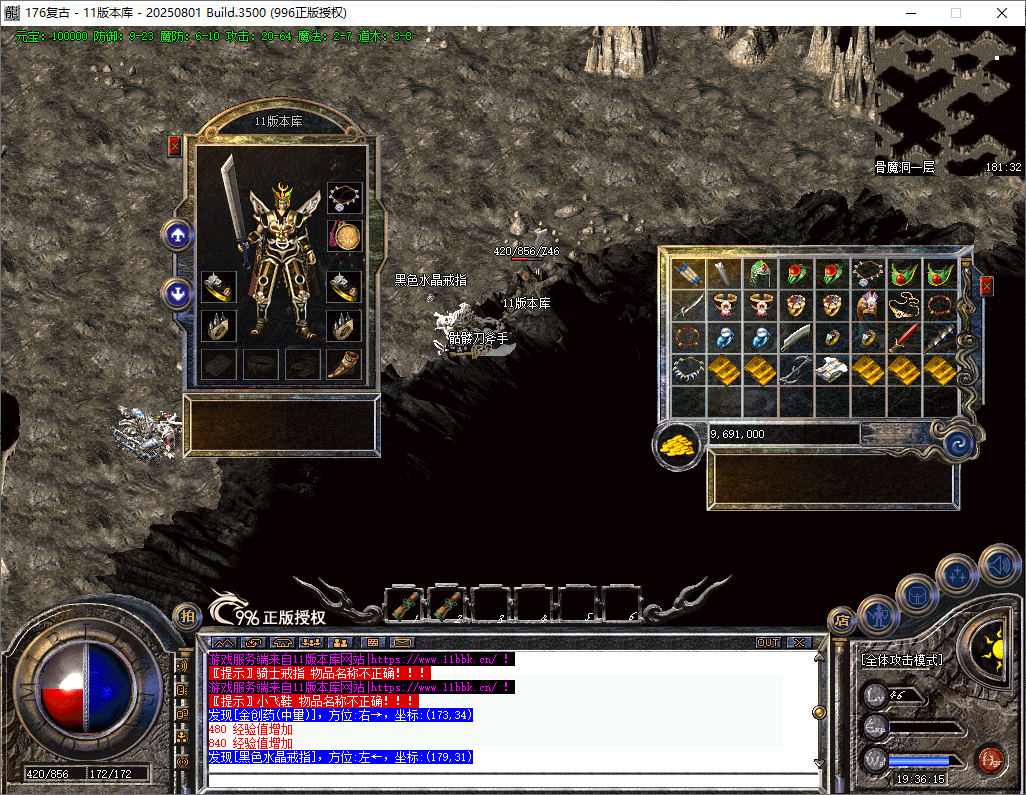The image size is (1026, 795).
Task: Open the auction via the 拍 button
Action: [x=186, y=617]
